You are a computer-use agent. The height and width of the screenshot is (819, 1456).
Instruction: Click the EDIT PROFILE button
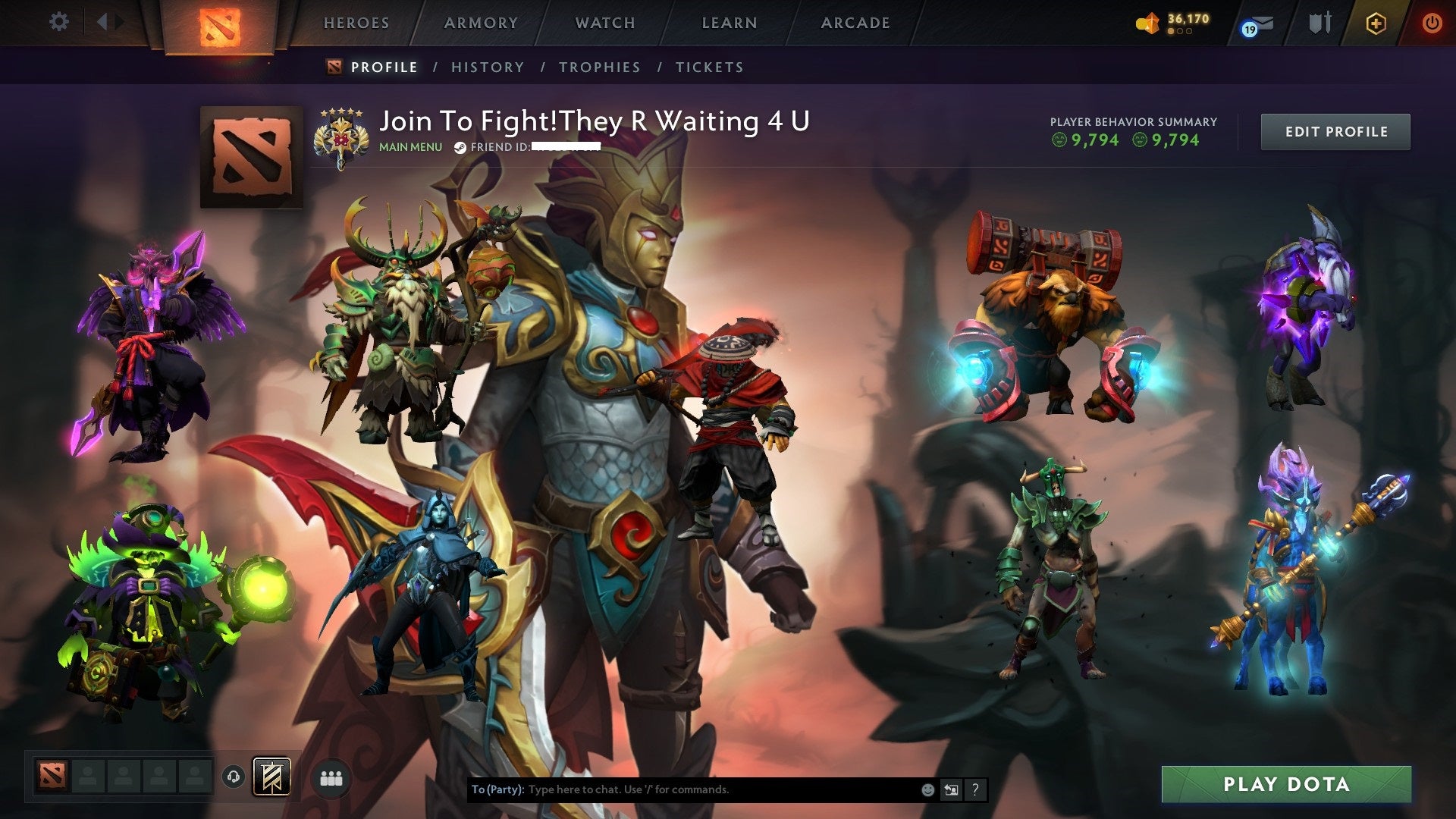click(1335, 130)
